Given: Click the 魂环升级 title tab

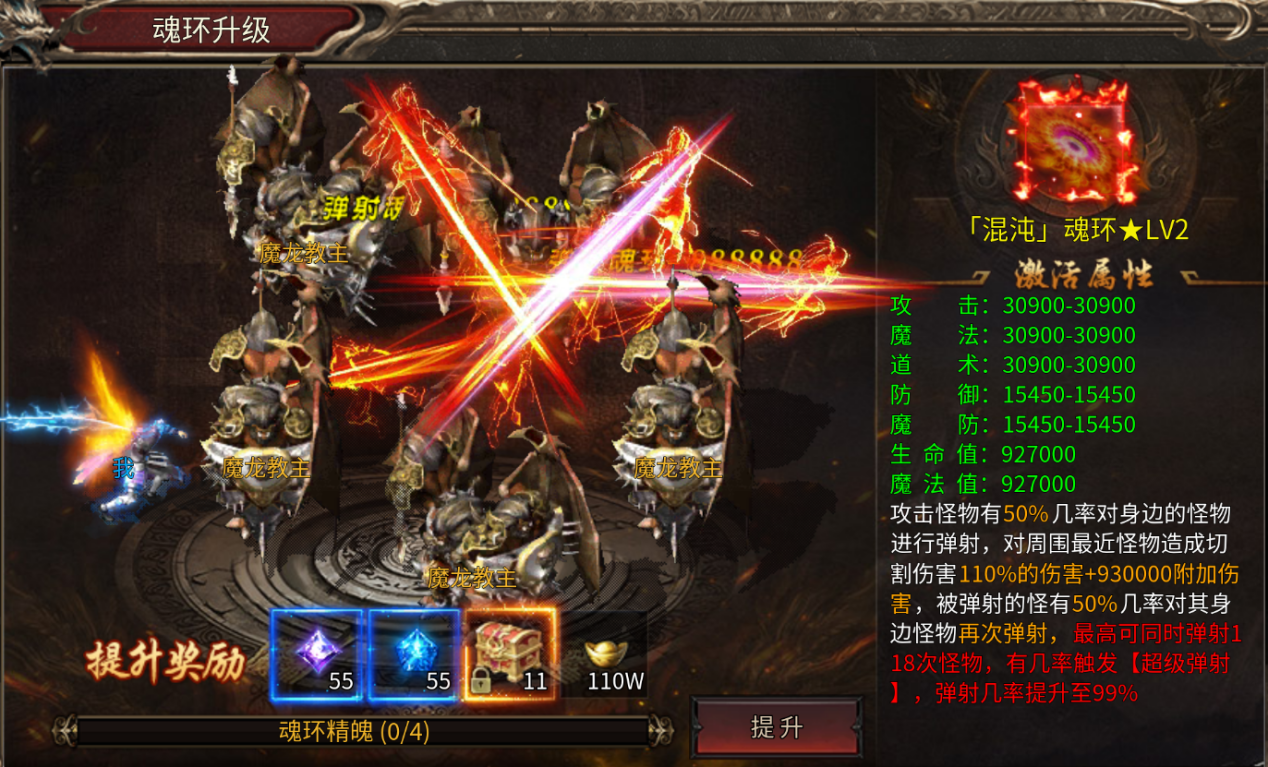Looking at the screenshot, I should click(x=212, y=29).
